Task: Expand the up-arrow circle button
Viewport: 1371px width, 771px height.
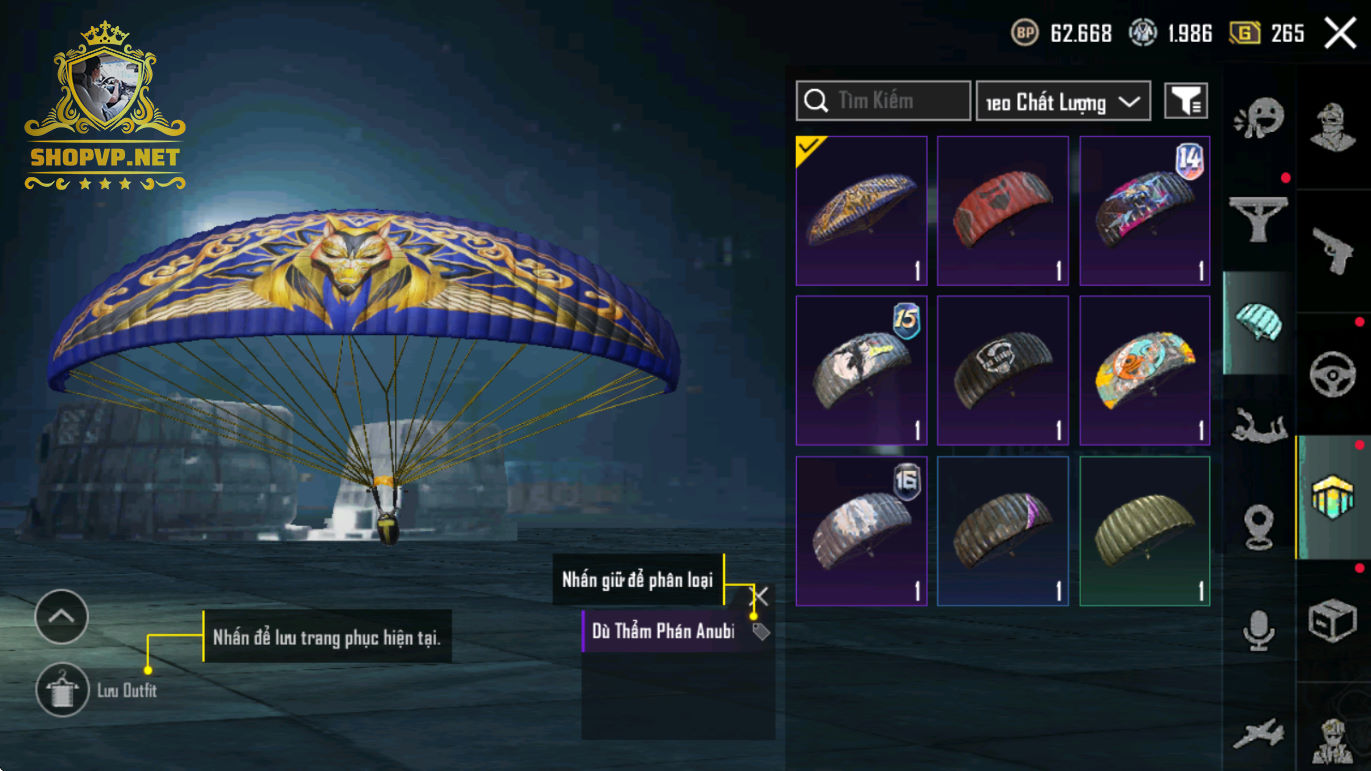Action: tap(62, 617)
